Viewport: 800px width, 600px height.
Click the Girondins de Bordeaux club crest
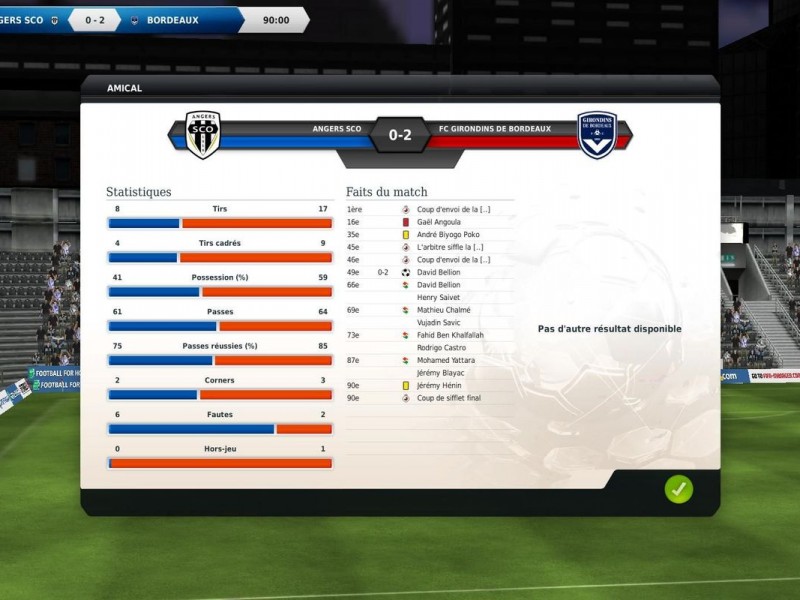coord(597,135)
